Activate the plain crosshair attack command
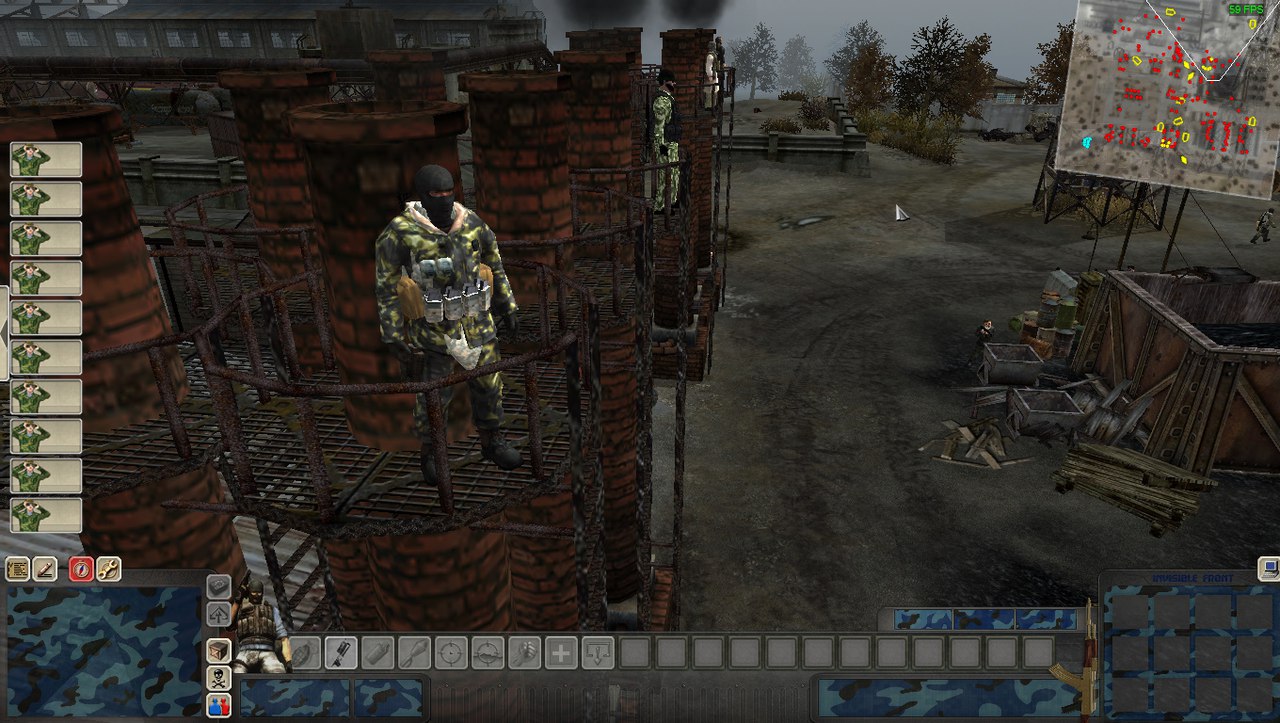 (451, 653)
